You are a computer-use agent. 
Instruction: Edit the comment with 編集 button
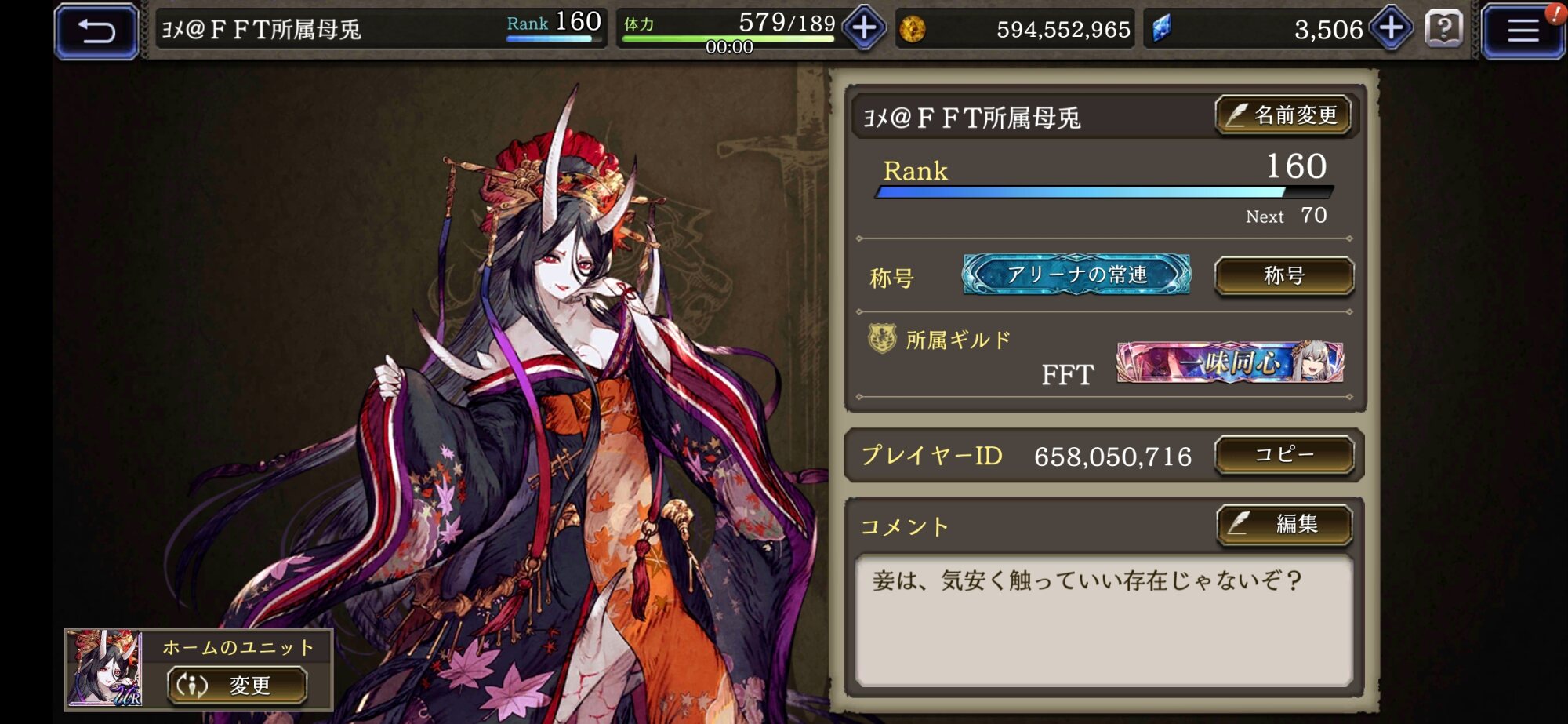click(x=1283, y=524)
